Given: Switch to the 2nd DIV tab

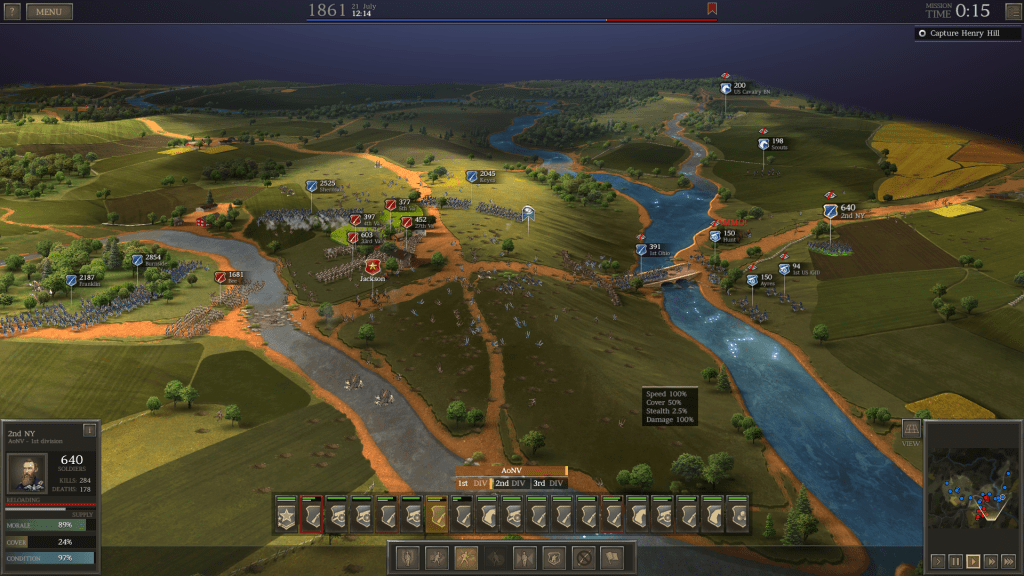Looking at the screenshot, I should (x=510, y=483).
